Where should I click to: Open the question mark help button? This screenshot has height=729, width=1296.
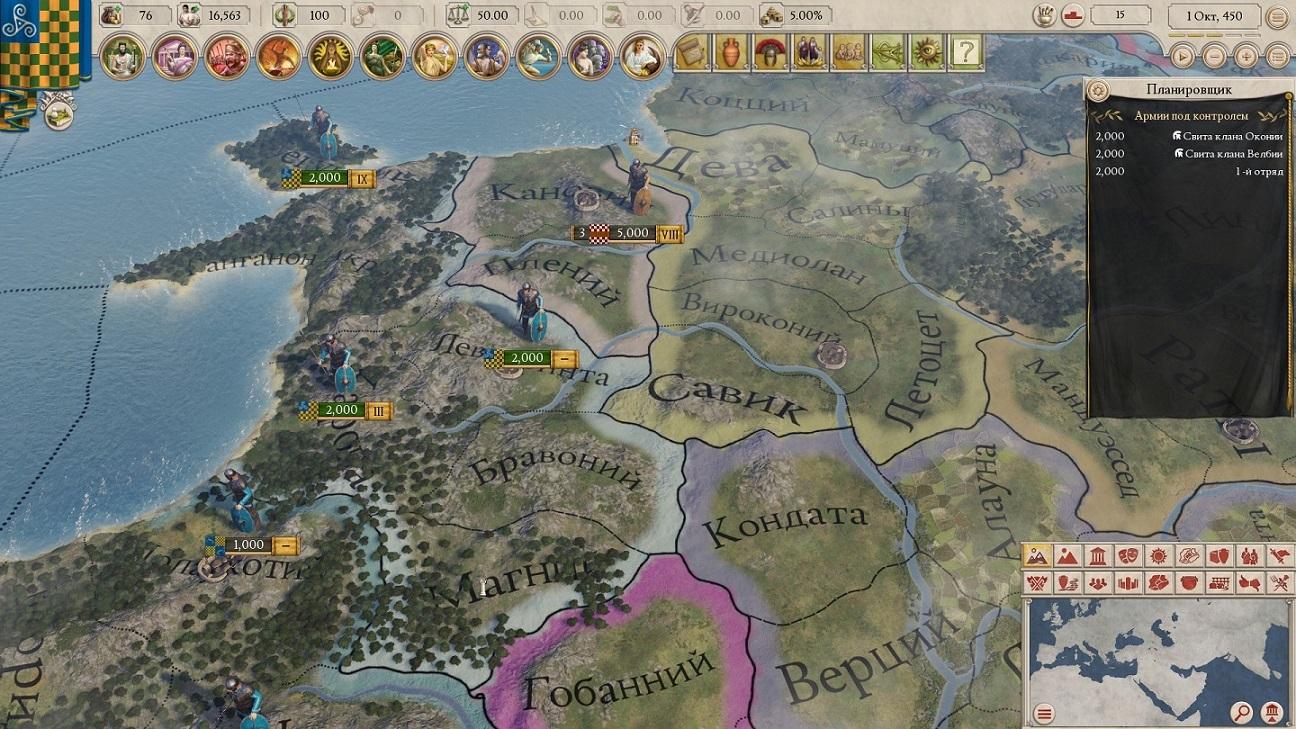(964, 52)
